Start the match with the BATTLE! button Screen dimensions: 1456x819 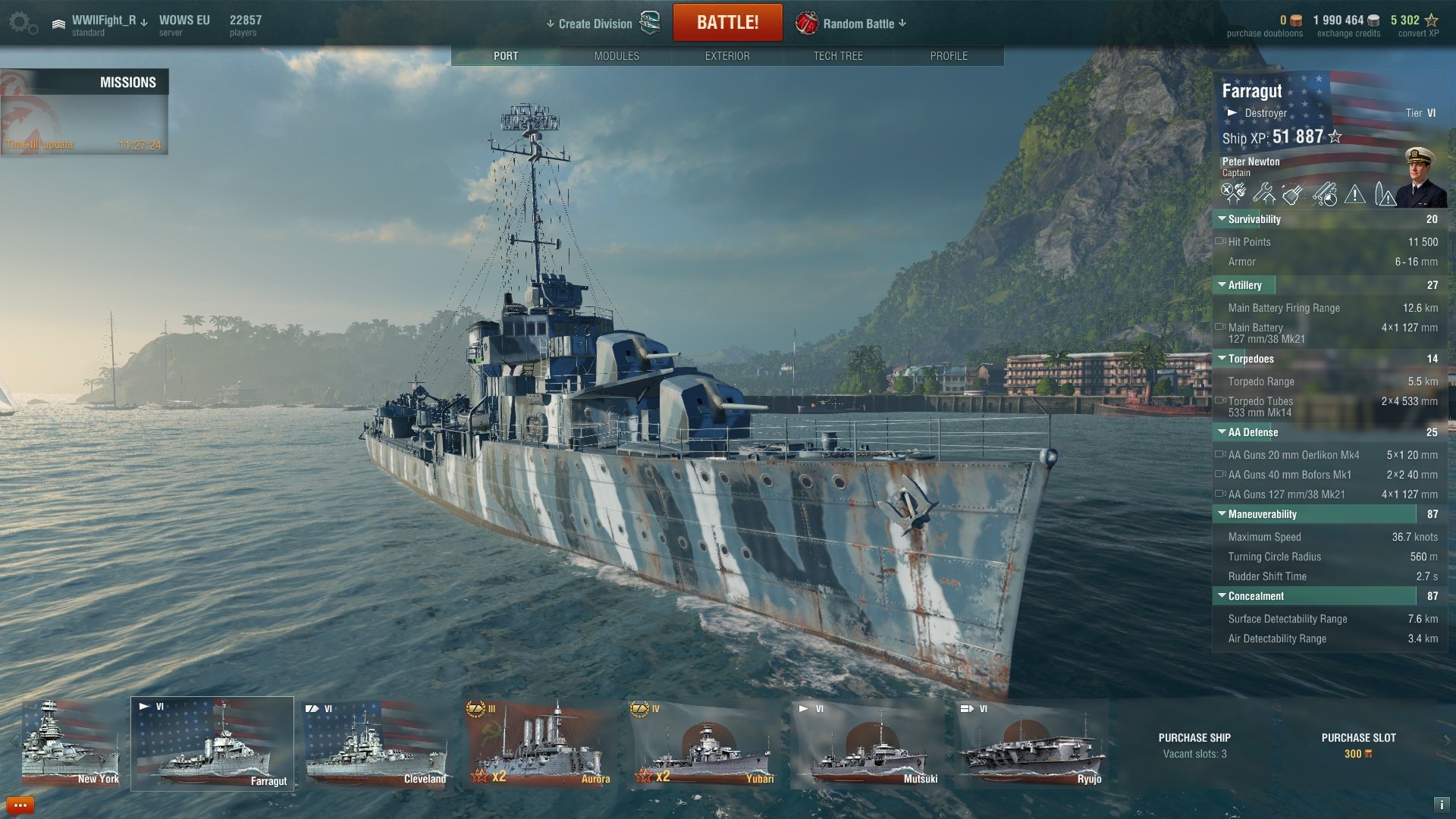(727, 23)
